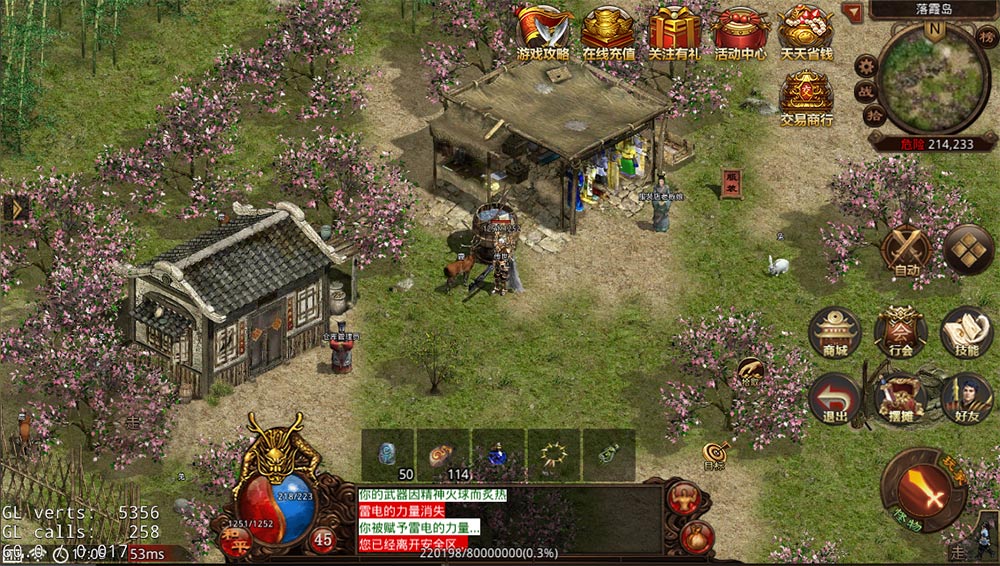Use the blue mana potion slot

(498, 455)
